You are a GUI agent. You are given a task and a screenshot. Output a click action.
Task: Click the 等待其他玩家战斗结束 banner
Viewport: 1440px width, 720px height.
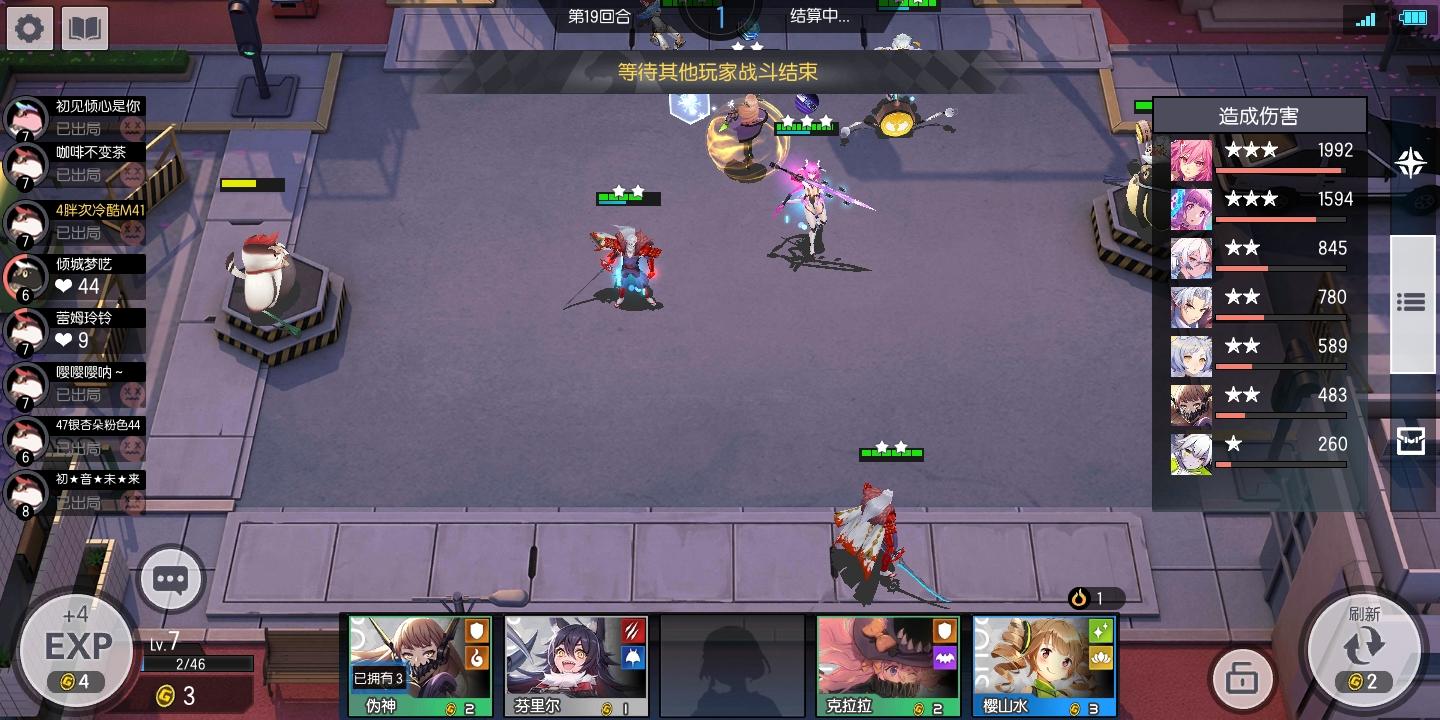point(718,72)
